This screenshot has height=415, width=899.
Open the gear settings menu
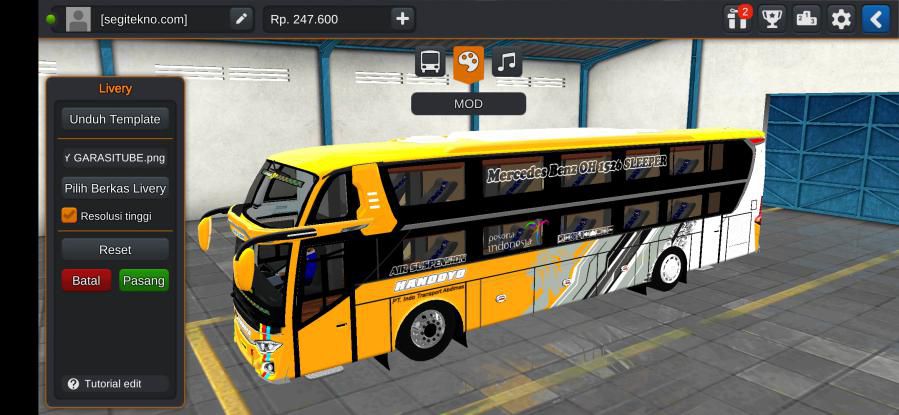841,19
